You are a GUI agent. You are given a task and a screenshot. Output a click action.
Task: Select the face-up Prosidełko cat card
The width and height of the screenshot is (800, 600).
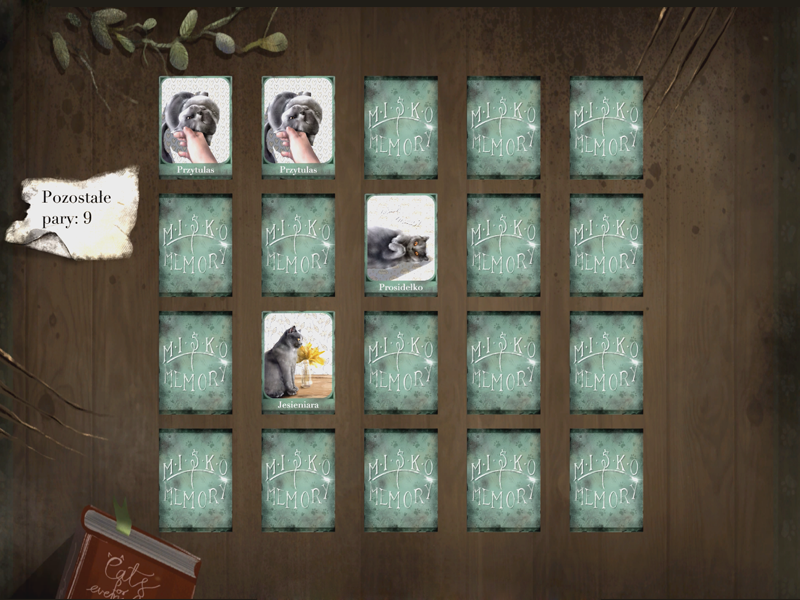400,244
